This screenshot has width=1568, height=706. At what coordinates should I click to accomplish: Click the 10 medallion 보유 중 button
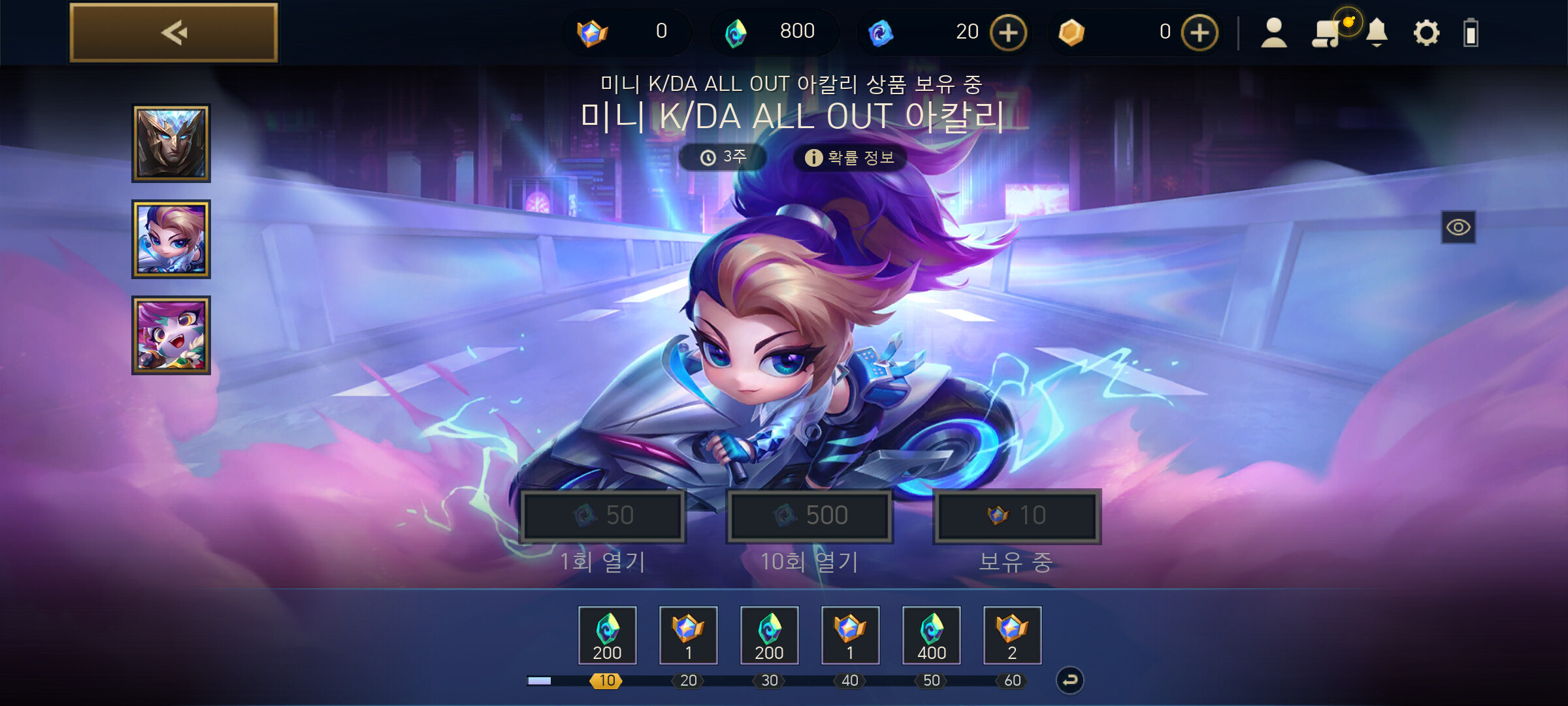pyautogui.click(x=1017, y=516)
